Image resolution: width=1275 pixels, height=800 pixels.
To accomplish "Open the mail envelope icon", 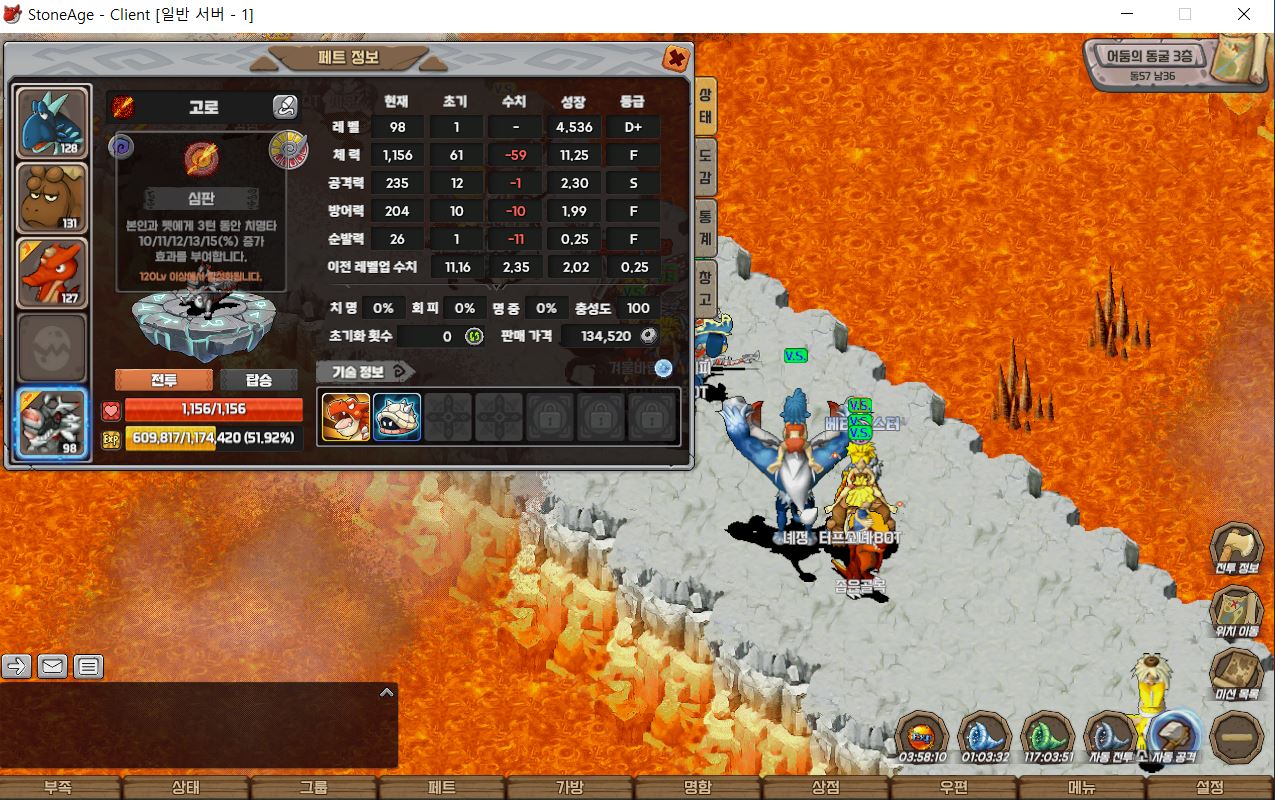I will coord(52,666).
